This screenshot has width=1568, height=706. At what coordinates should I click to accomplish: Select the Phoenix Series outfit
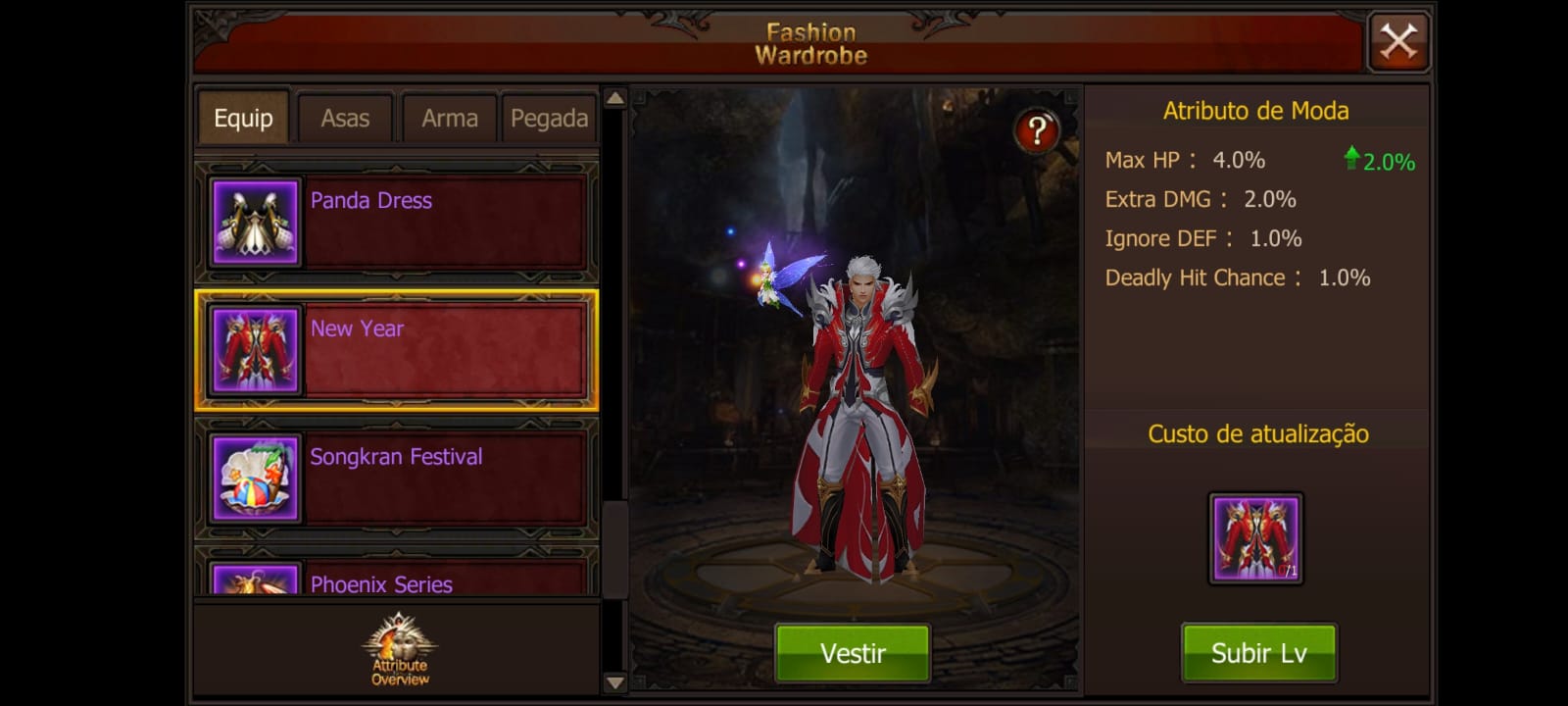tap(397, 580)
